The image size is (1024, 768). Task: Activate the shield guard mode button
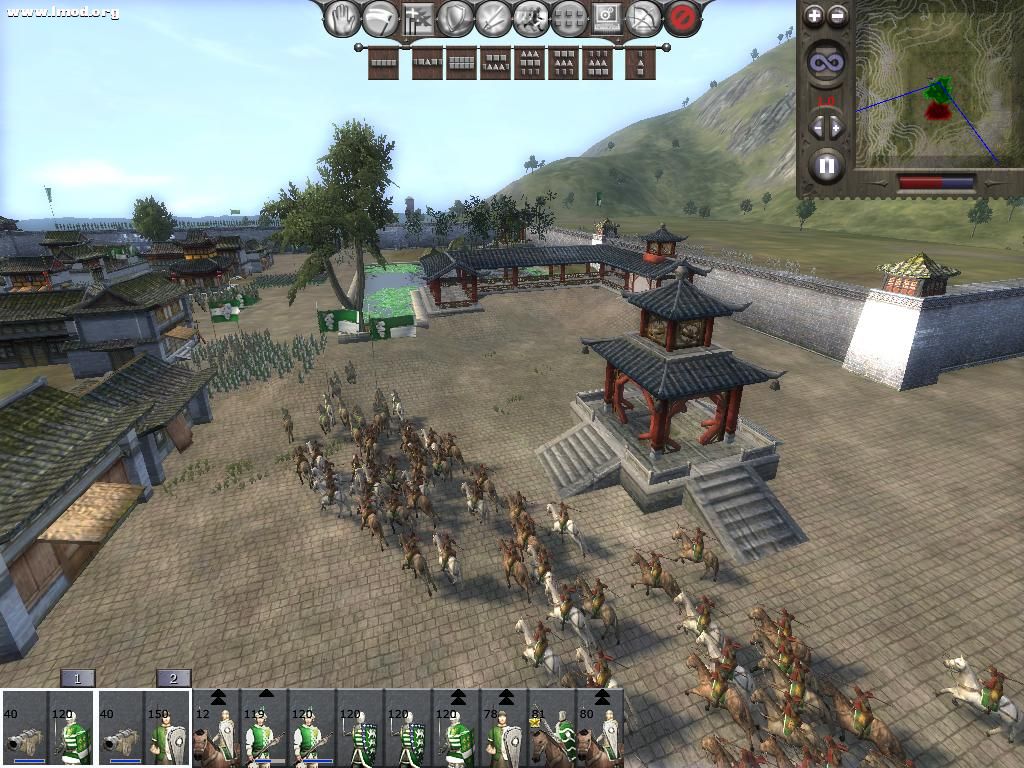pos(457,18)
